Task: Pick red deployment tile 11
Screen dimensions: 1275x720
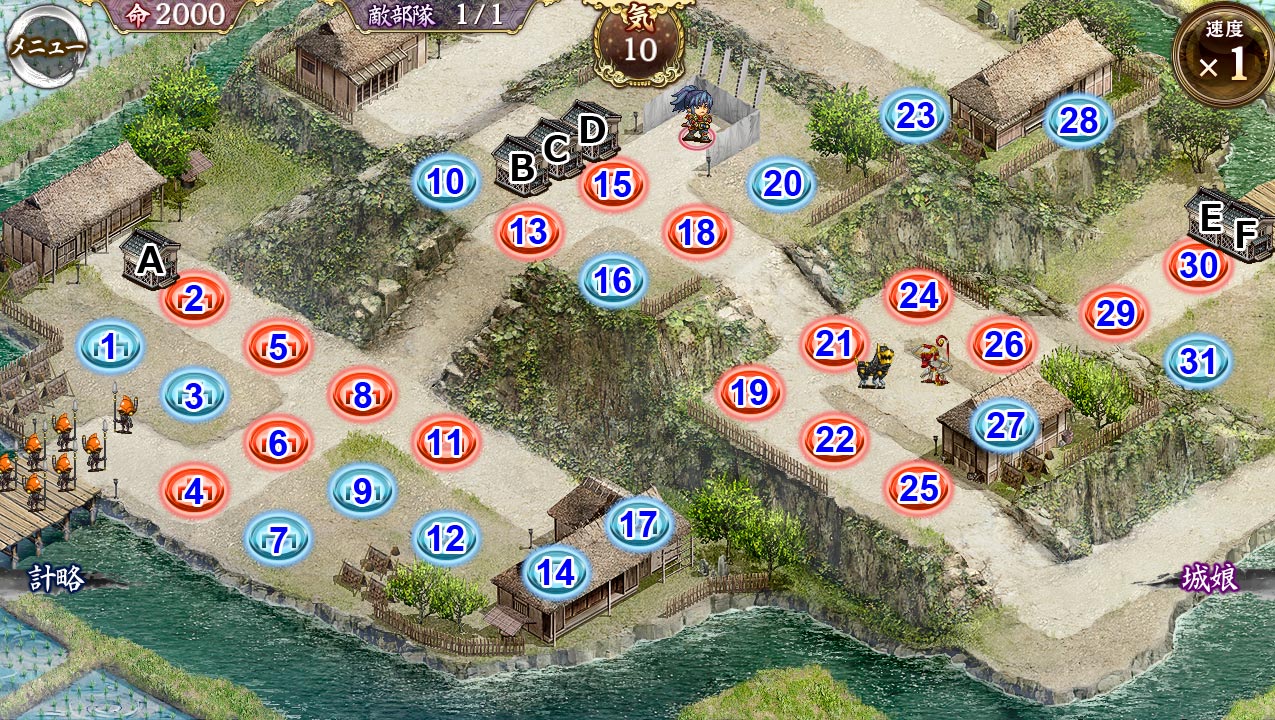Action: 447,442
